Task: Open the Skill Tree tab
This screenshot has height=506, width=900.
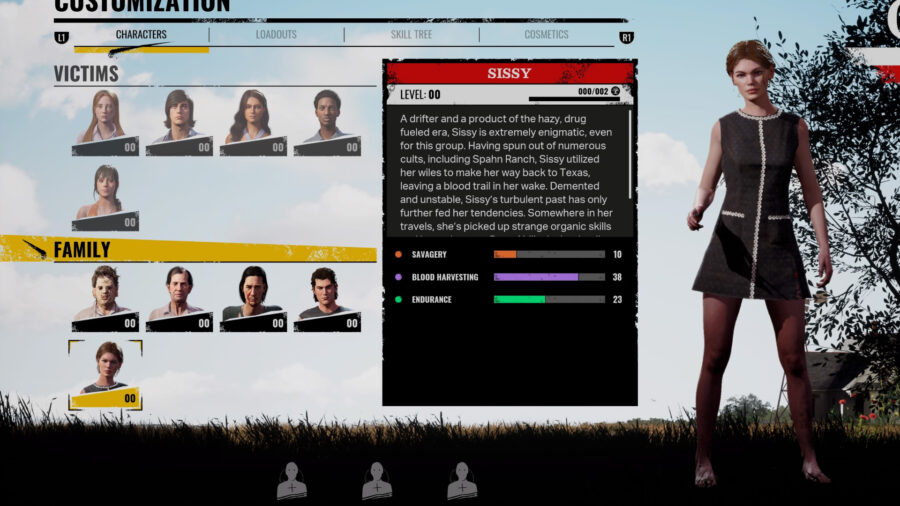Action: pyautogui.click(x=411, y=35)
